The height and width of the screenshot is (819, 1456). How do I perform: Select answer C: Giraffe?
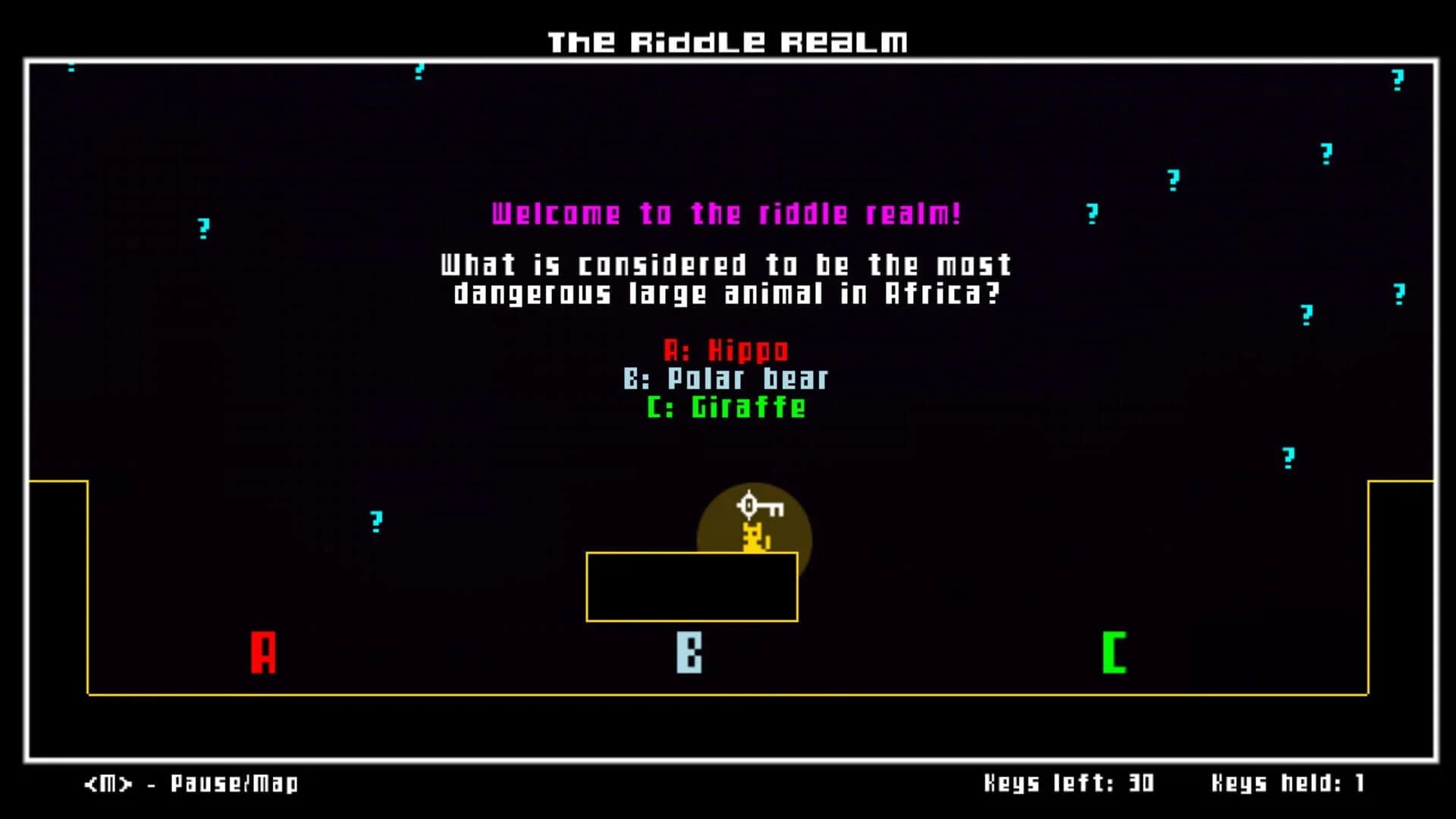pyautogui.click(x=726, y=407)
